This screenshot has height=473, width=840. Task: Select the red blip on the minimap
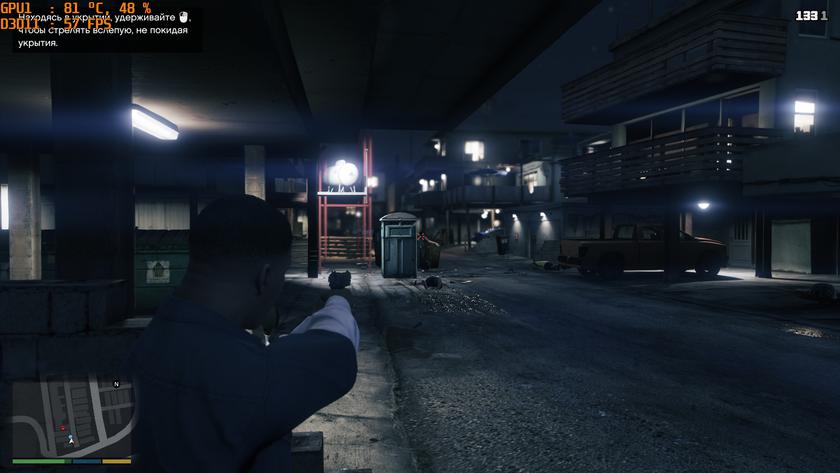(63, 427)
